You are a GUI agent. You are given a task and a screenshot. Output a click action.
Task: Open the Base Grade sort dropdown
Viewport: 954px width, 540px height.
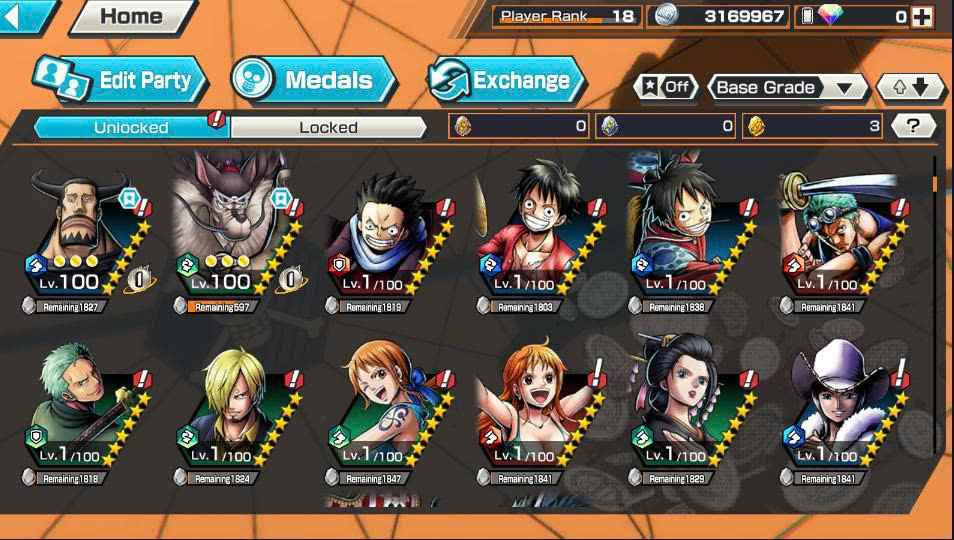787,87
